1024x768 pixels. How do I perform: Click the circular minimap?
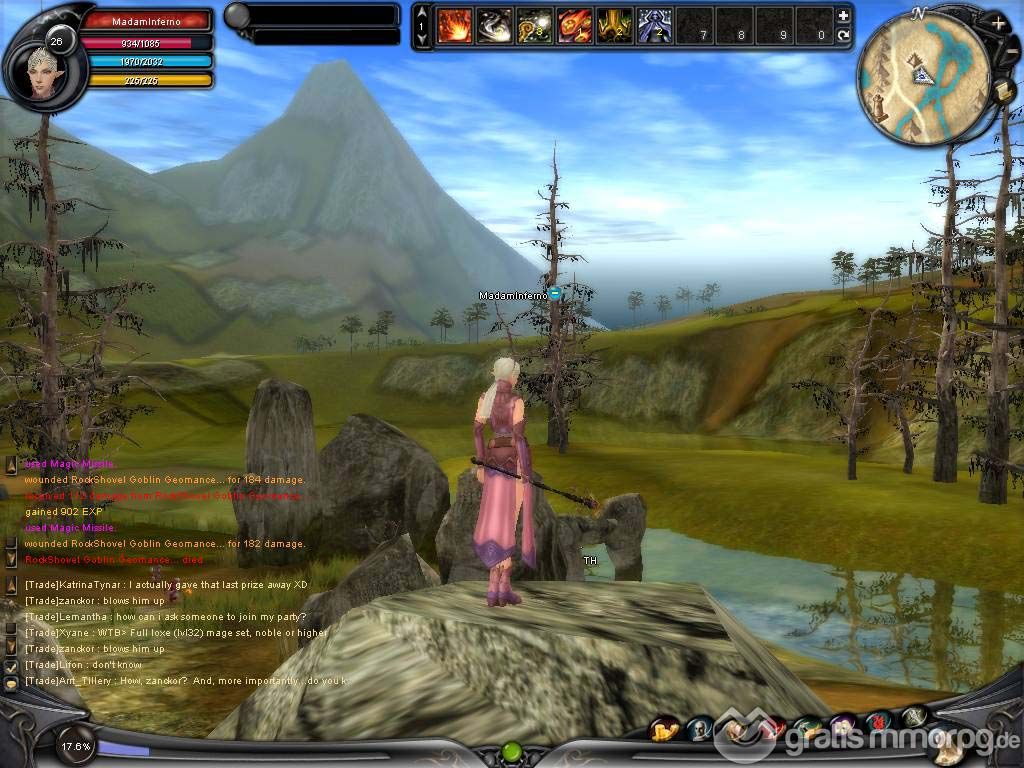click(x=922, y=78)
